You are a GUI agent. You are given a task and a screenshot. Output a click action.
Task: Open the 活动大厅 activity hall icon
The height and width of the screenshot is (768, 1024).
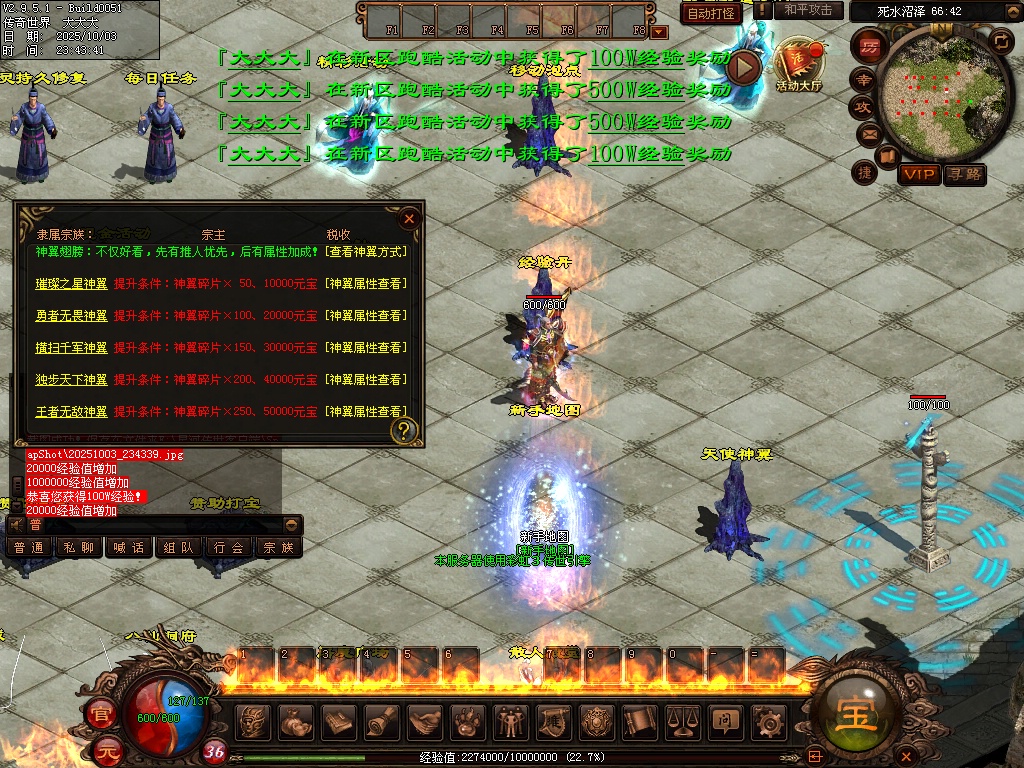coord(797,66)
